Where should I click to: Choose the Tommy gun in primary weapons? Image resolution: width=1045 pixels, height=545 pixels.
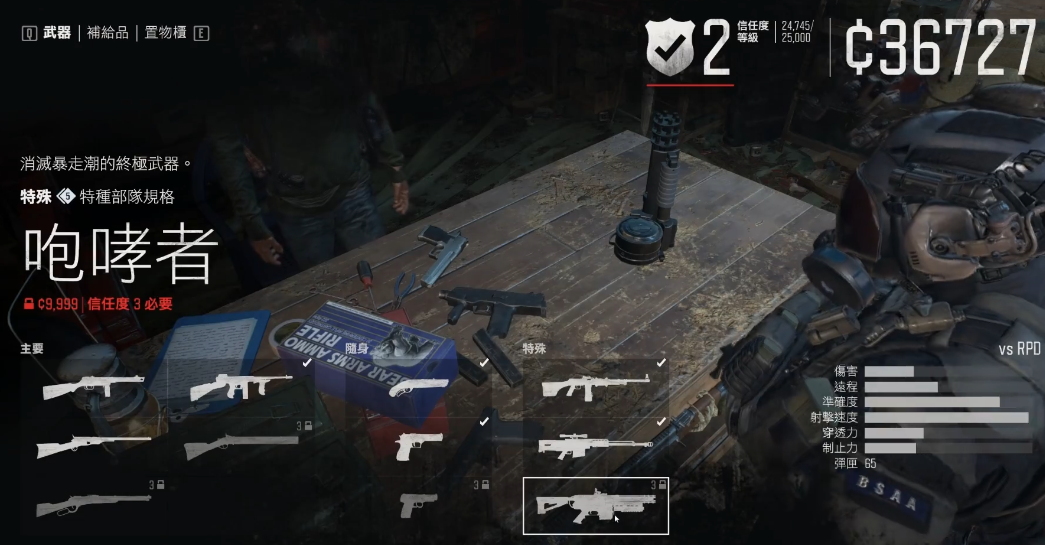point(240,387)
